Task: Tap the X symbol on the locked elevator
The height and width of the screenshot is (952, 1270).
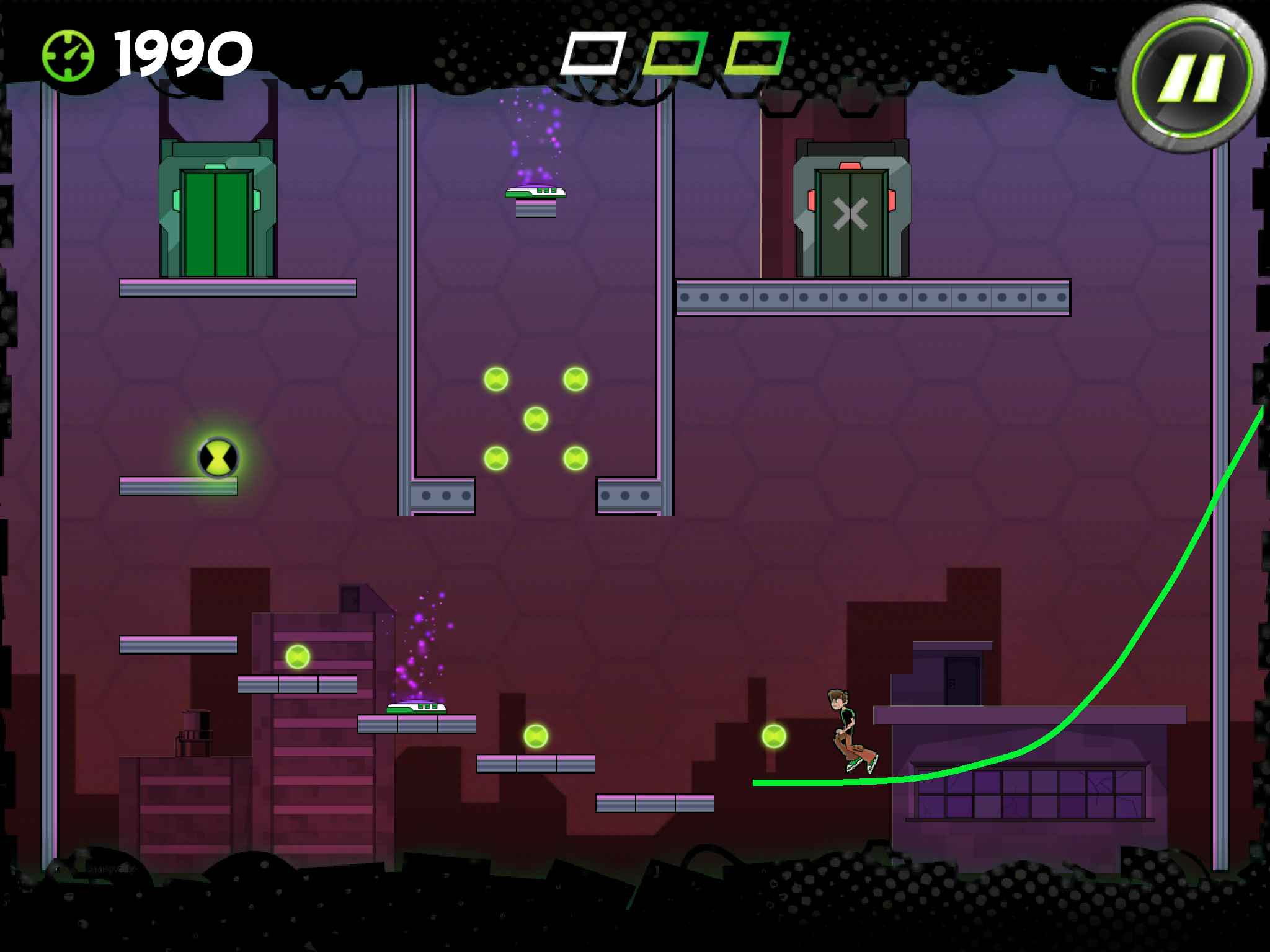Action: click(850, 214)
